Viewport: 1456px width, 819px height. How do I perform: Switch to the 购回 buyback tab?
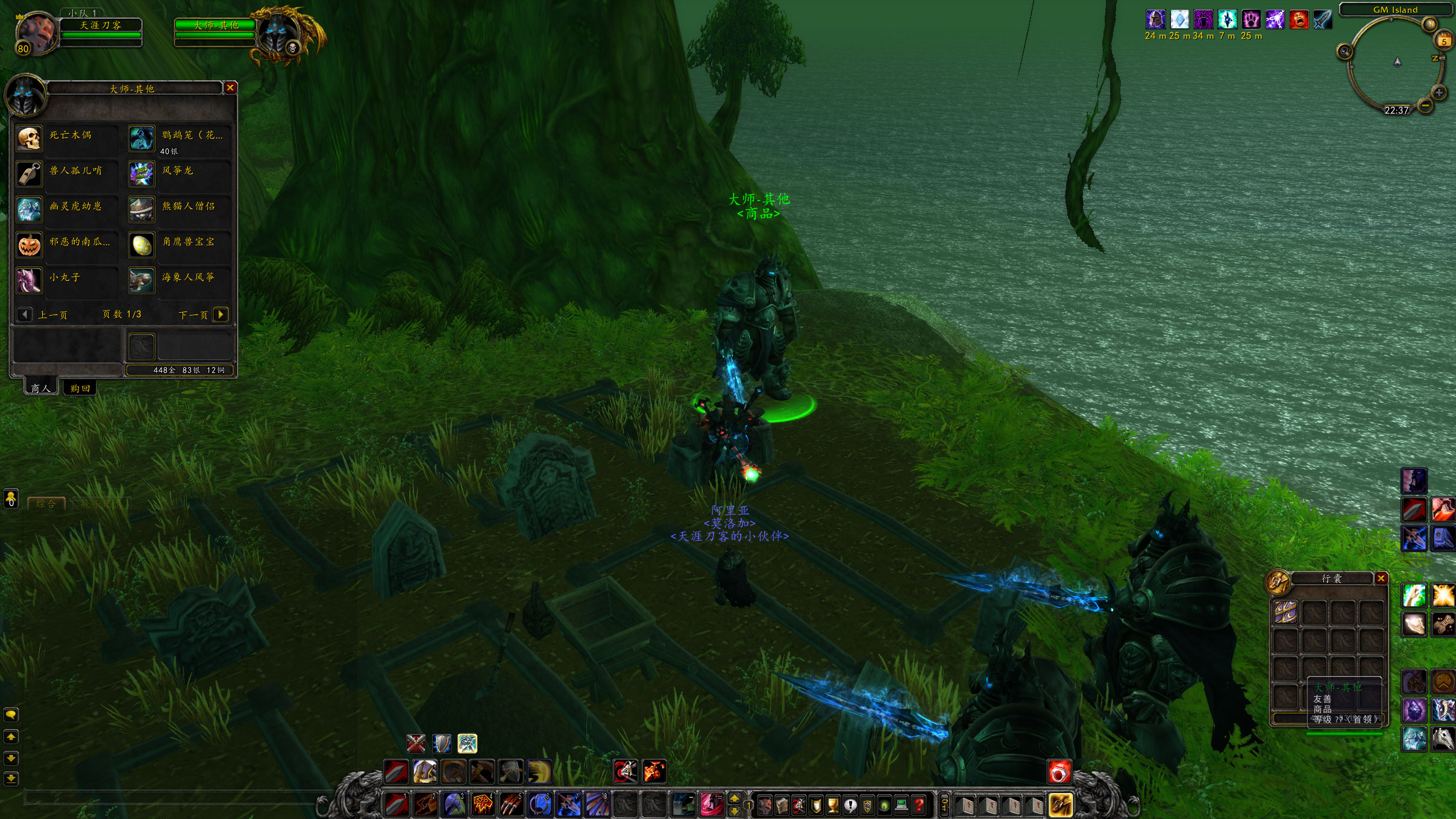click(80, 388)
